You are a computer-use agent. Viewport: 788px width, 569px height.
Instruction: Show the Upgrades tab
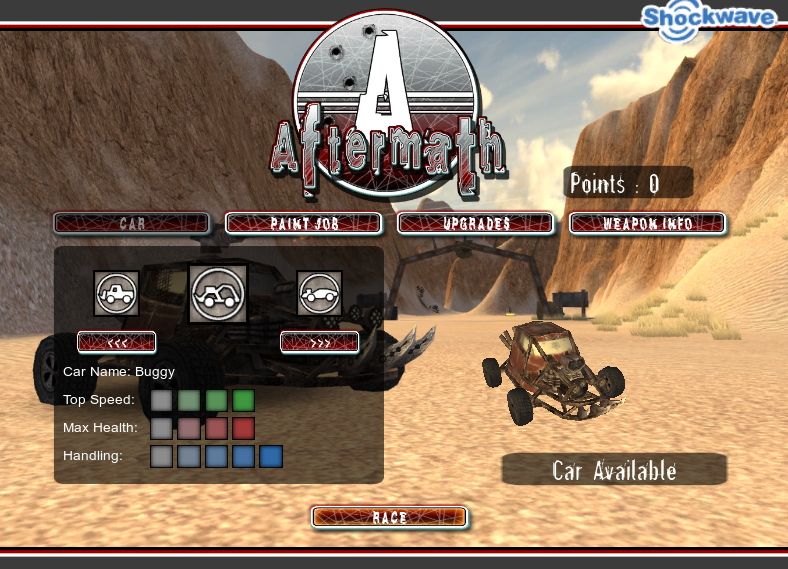point(476,223)
